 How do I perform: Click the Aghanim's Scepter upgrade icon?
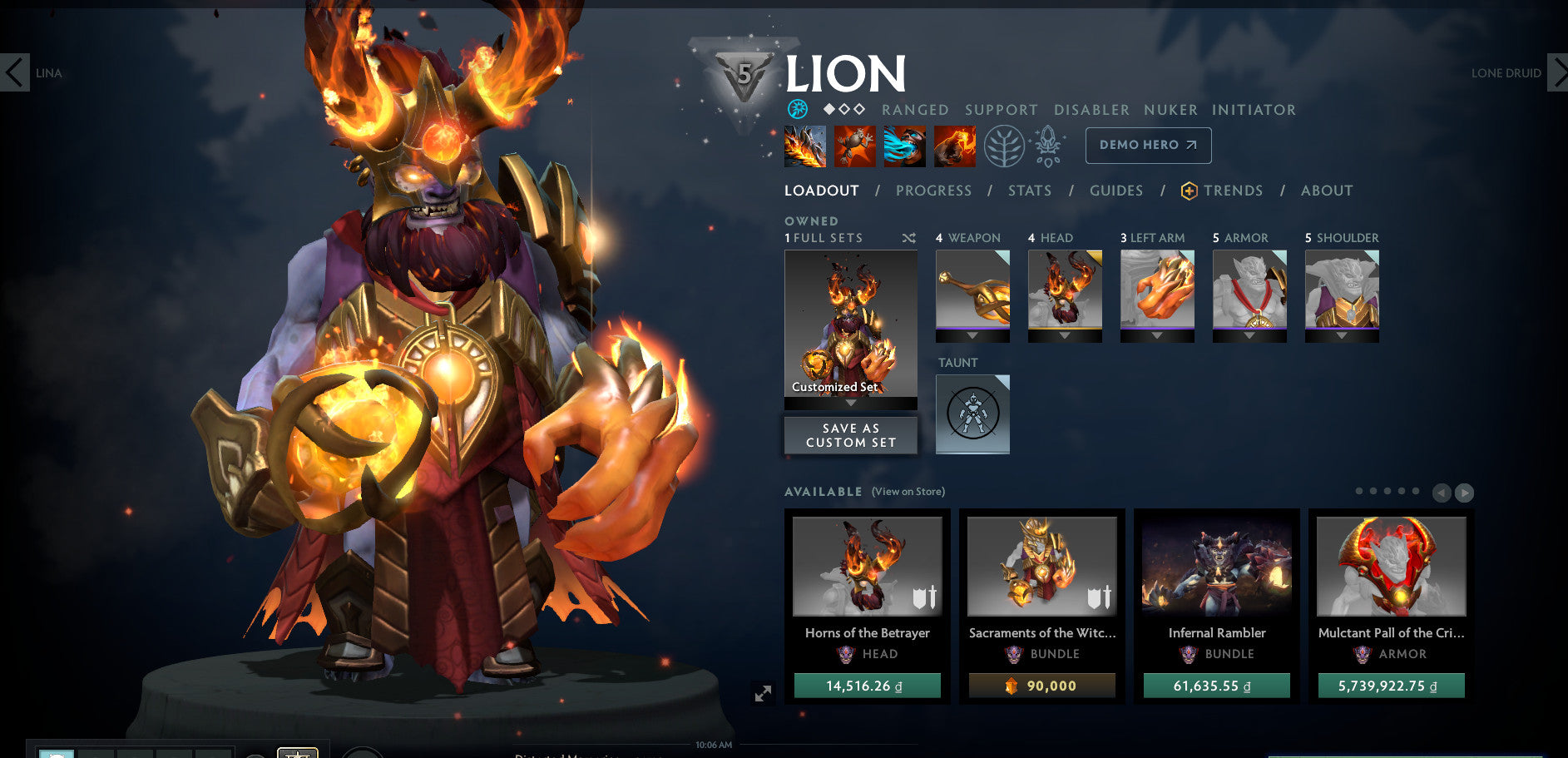(1049, 145)
